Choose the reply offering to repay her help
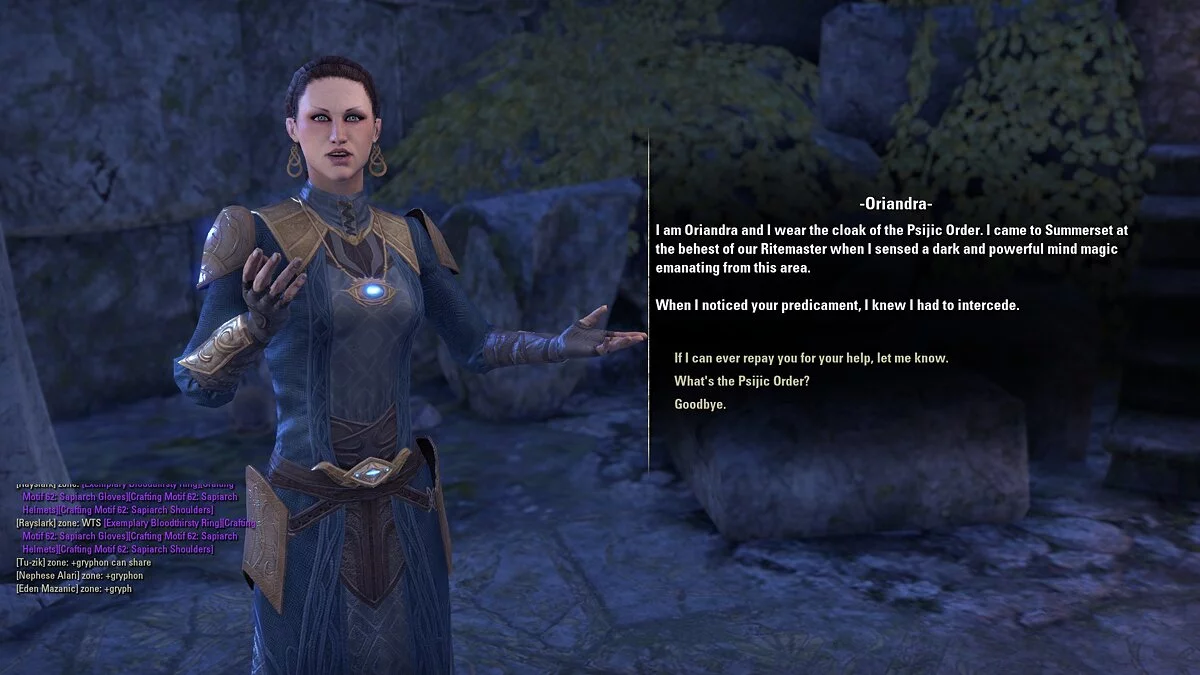1200x675 pixels. pos(811,358)
